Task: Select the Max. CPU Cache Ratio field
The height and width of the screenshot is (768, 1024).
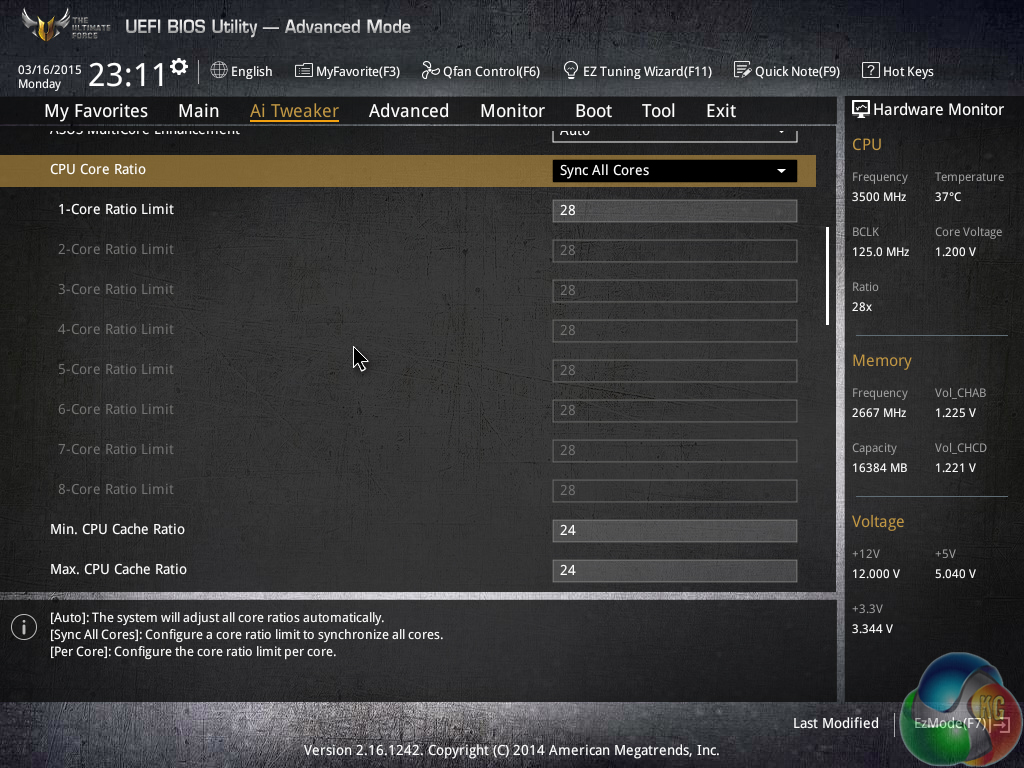Action: click(x=674, y=570)
